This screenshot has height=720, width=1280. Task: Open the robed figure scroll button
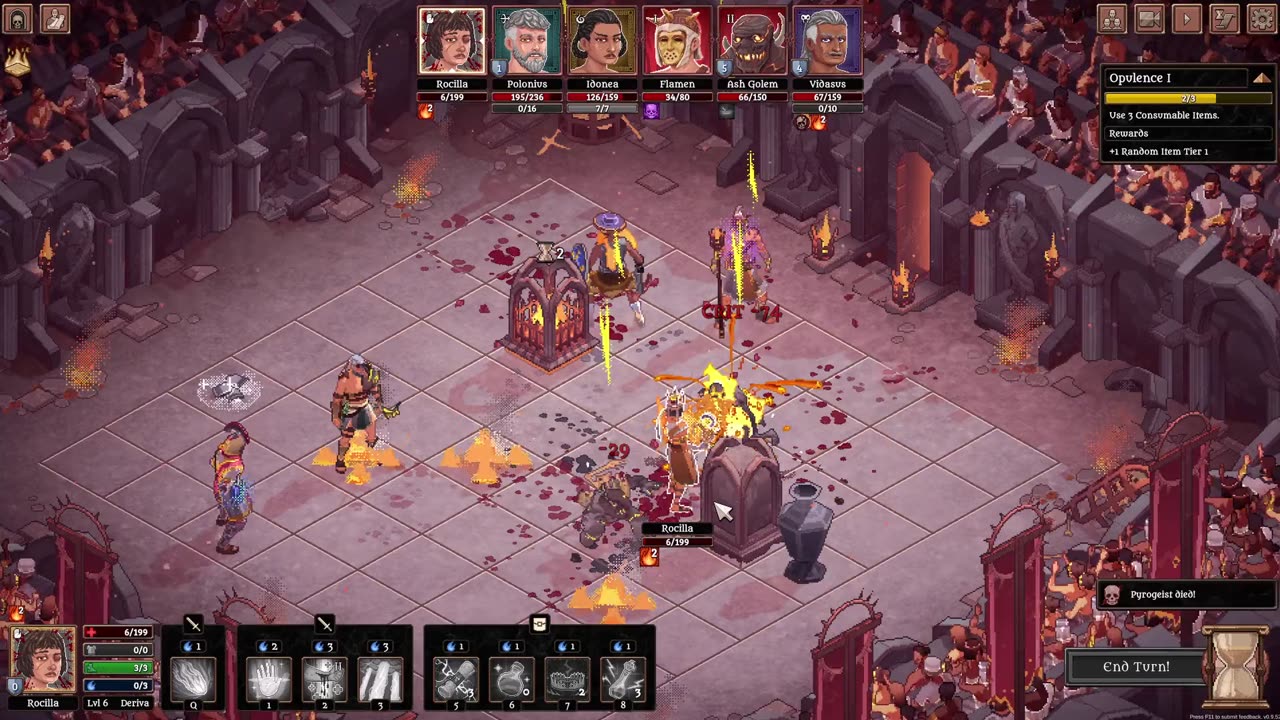point(55,19)
